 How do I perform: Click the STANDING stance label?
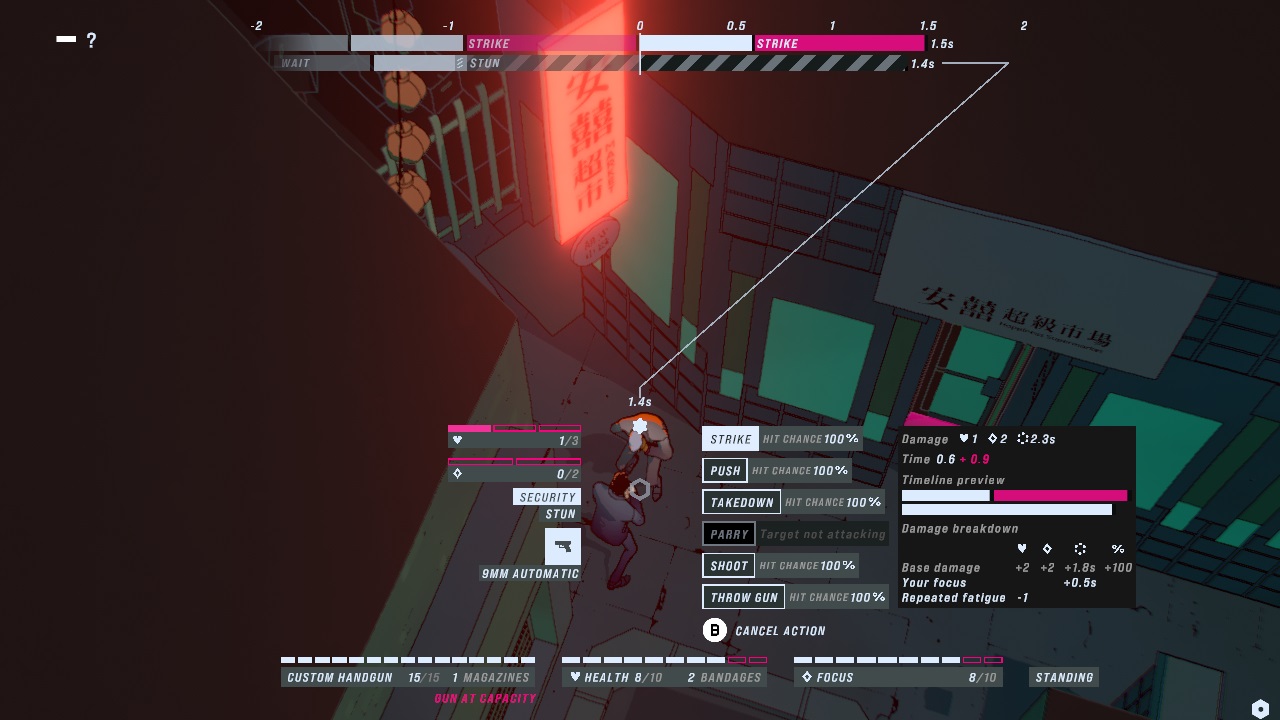pos(1063,677)
